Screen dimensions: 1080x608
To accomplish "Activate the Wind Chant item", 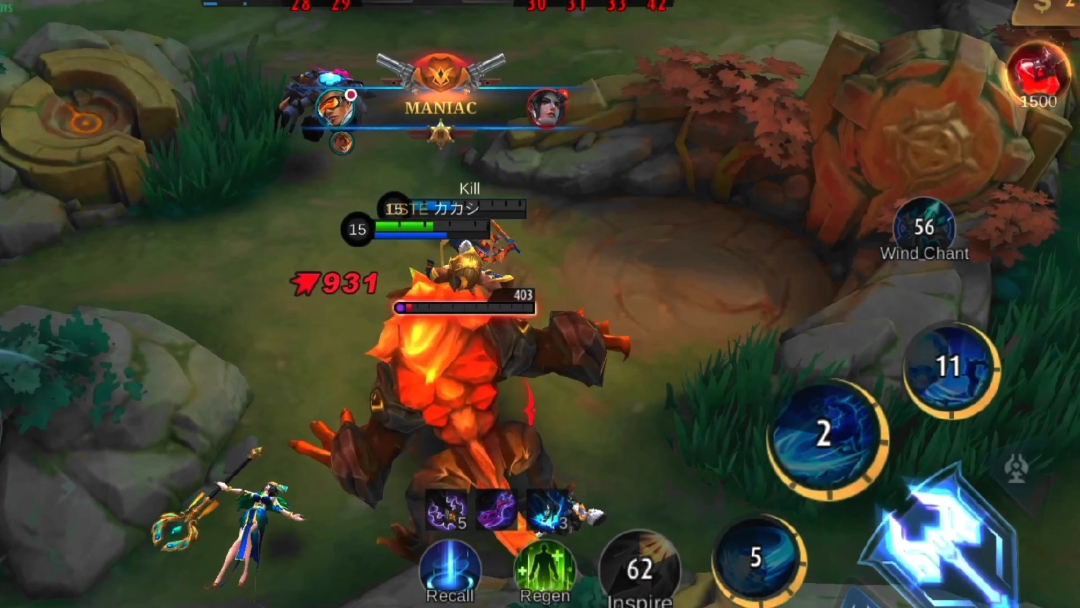I will click(924, 226).
